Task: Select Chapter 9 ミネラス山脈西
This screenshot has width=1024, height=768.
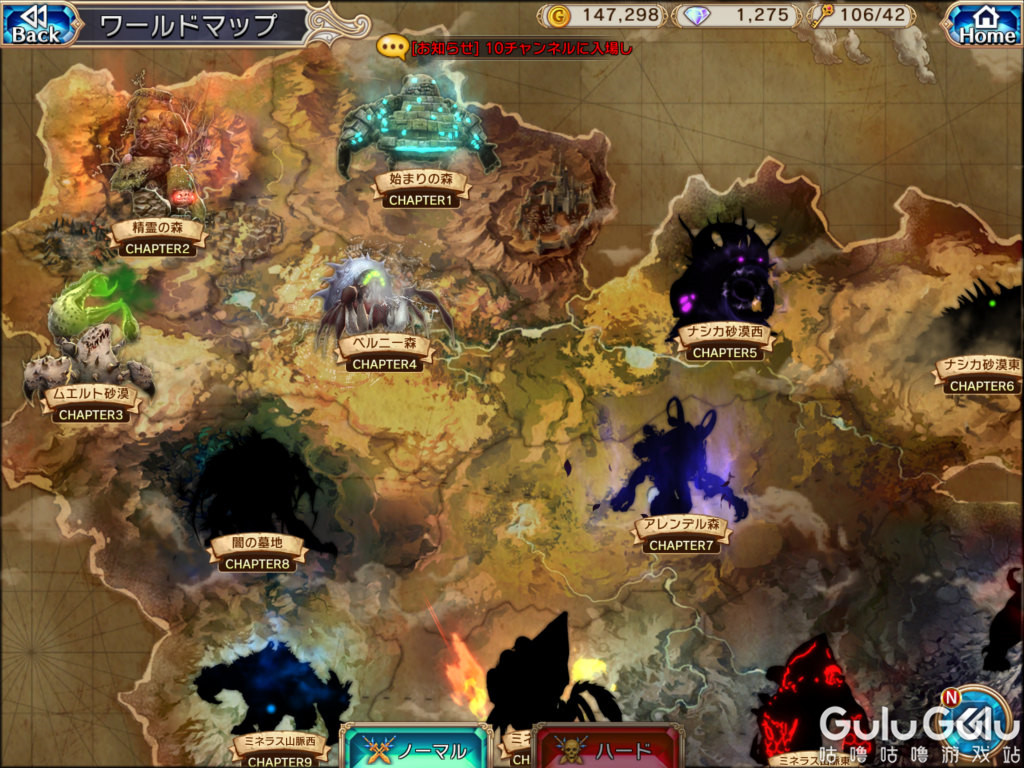Action: pos(272,750)
